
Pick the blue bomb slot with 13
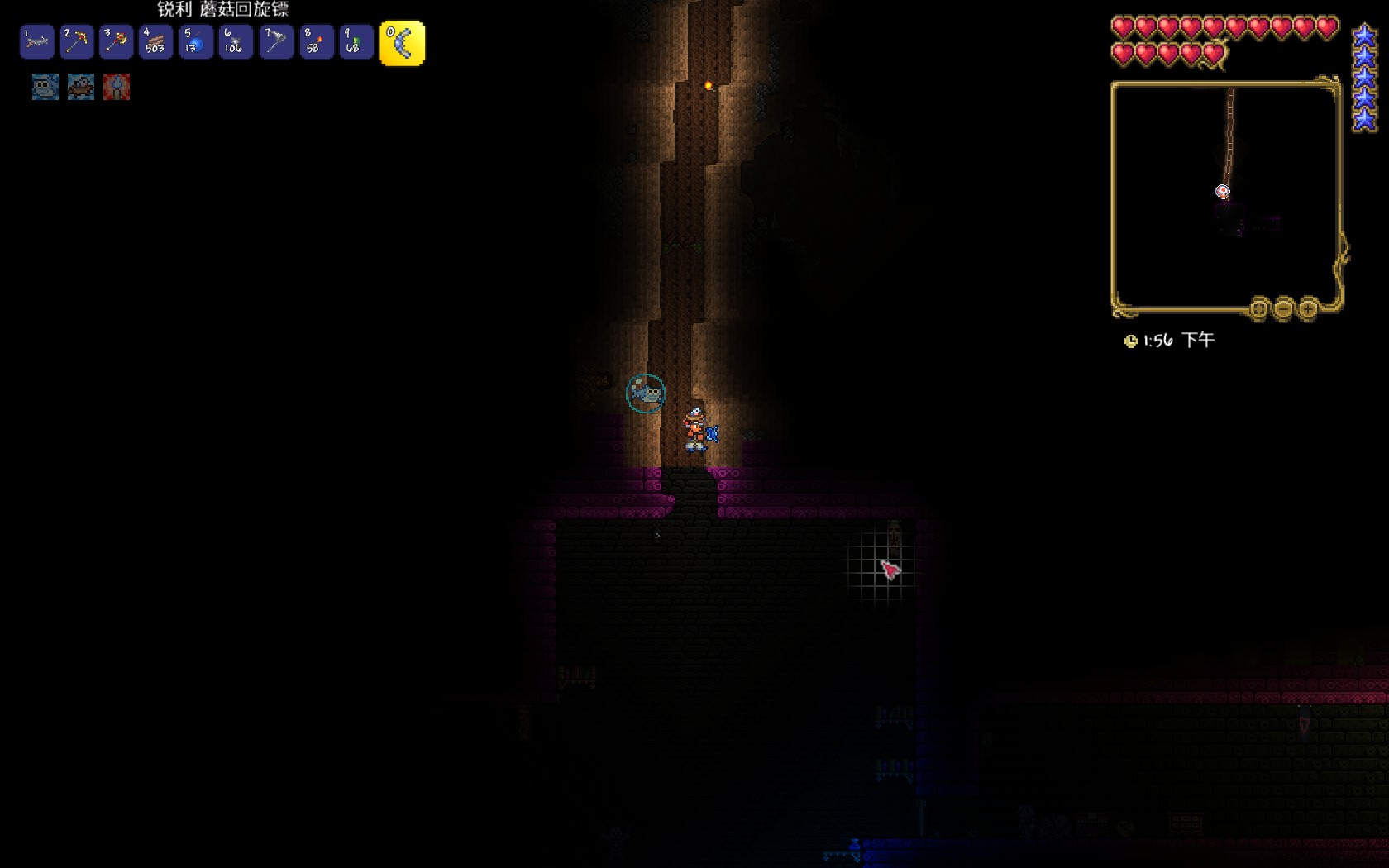click(x=196, y=42)
